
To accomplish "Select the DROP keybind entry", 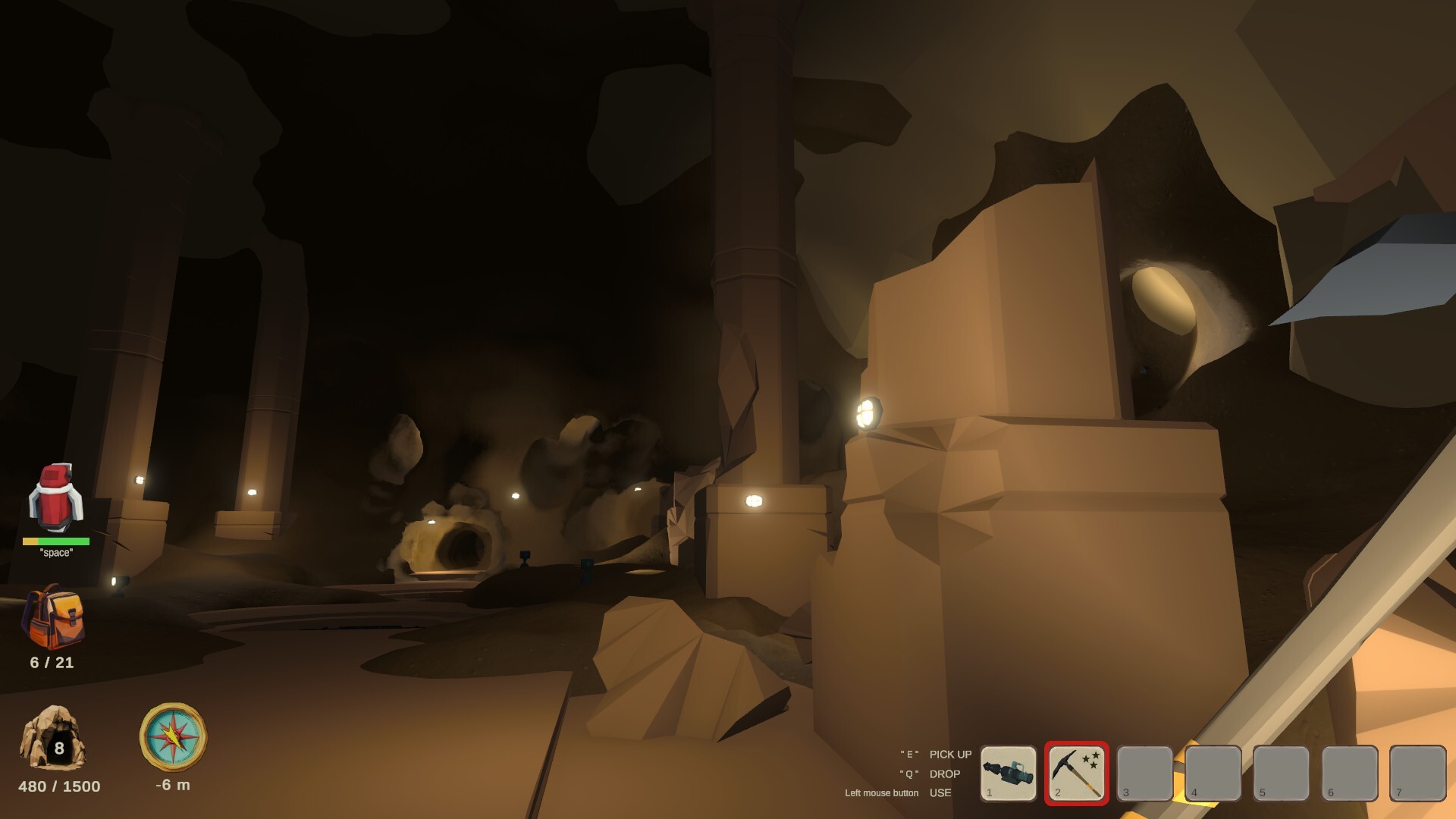I will click(945, 774).
